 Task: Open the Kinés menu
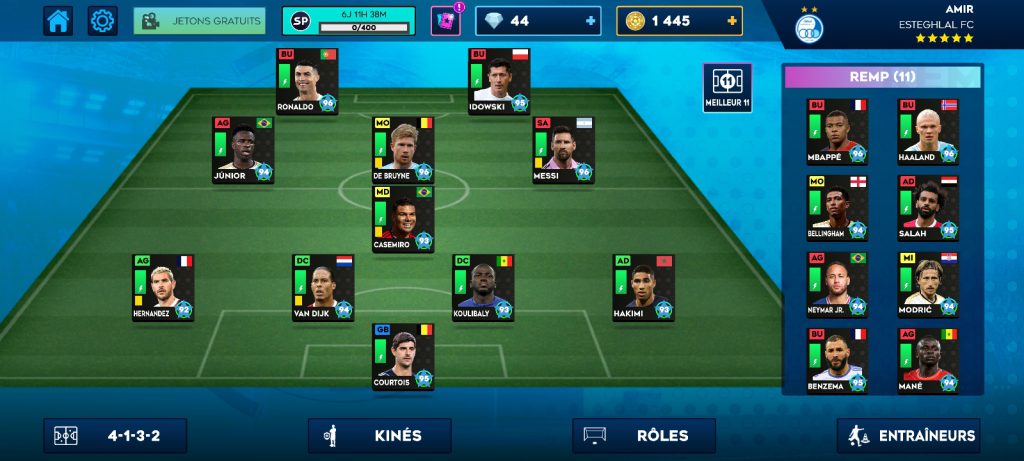379,436
